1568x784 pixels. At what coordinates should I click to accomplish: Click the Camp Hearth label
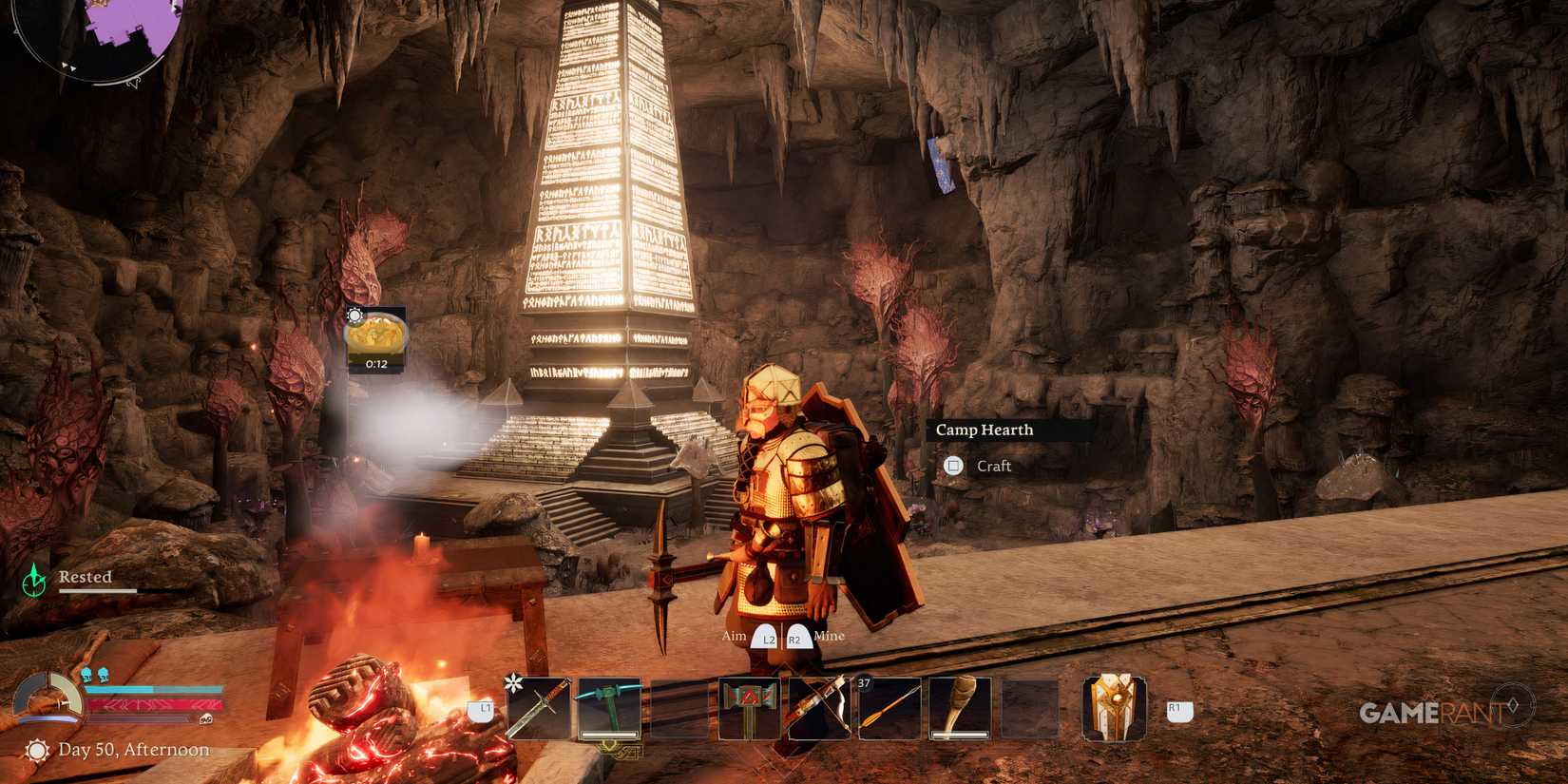pyautogui.click(x=985, y=430)
